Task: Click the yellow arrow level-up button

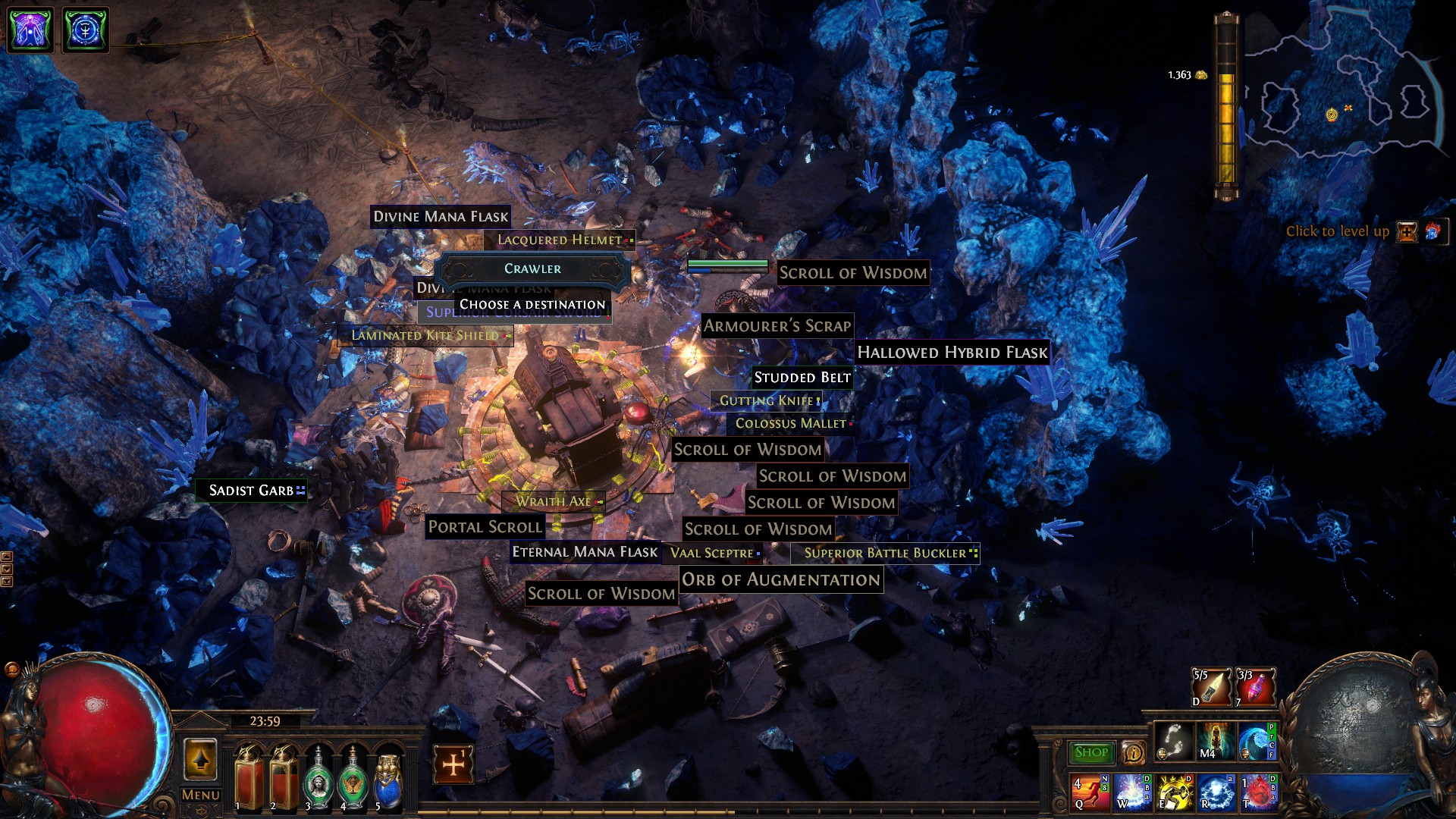Action: pyautogui.click(x=200, y=759)
